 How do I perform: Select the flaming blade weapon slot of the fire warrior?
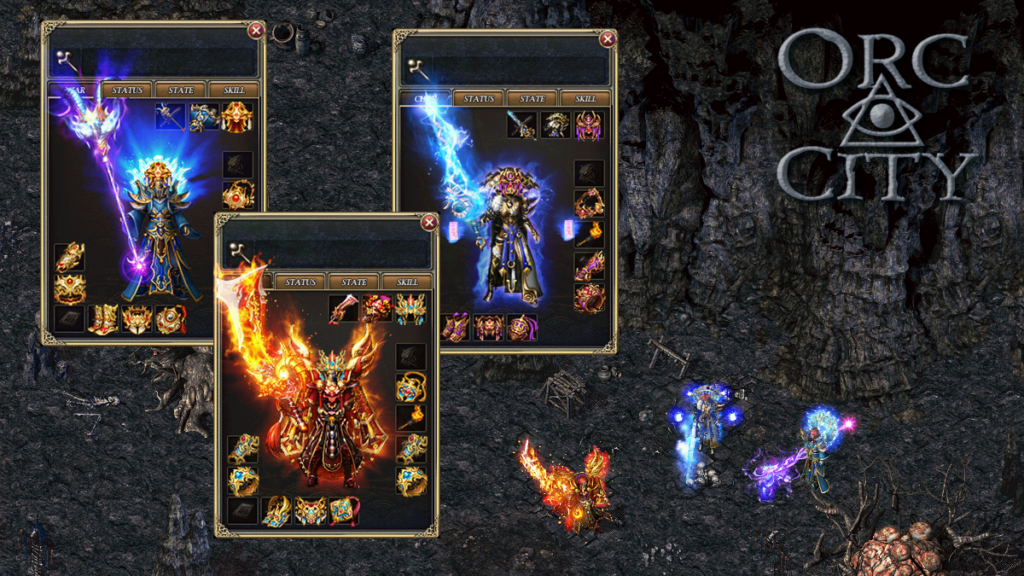[344, 309]
